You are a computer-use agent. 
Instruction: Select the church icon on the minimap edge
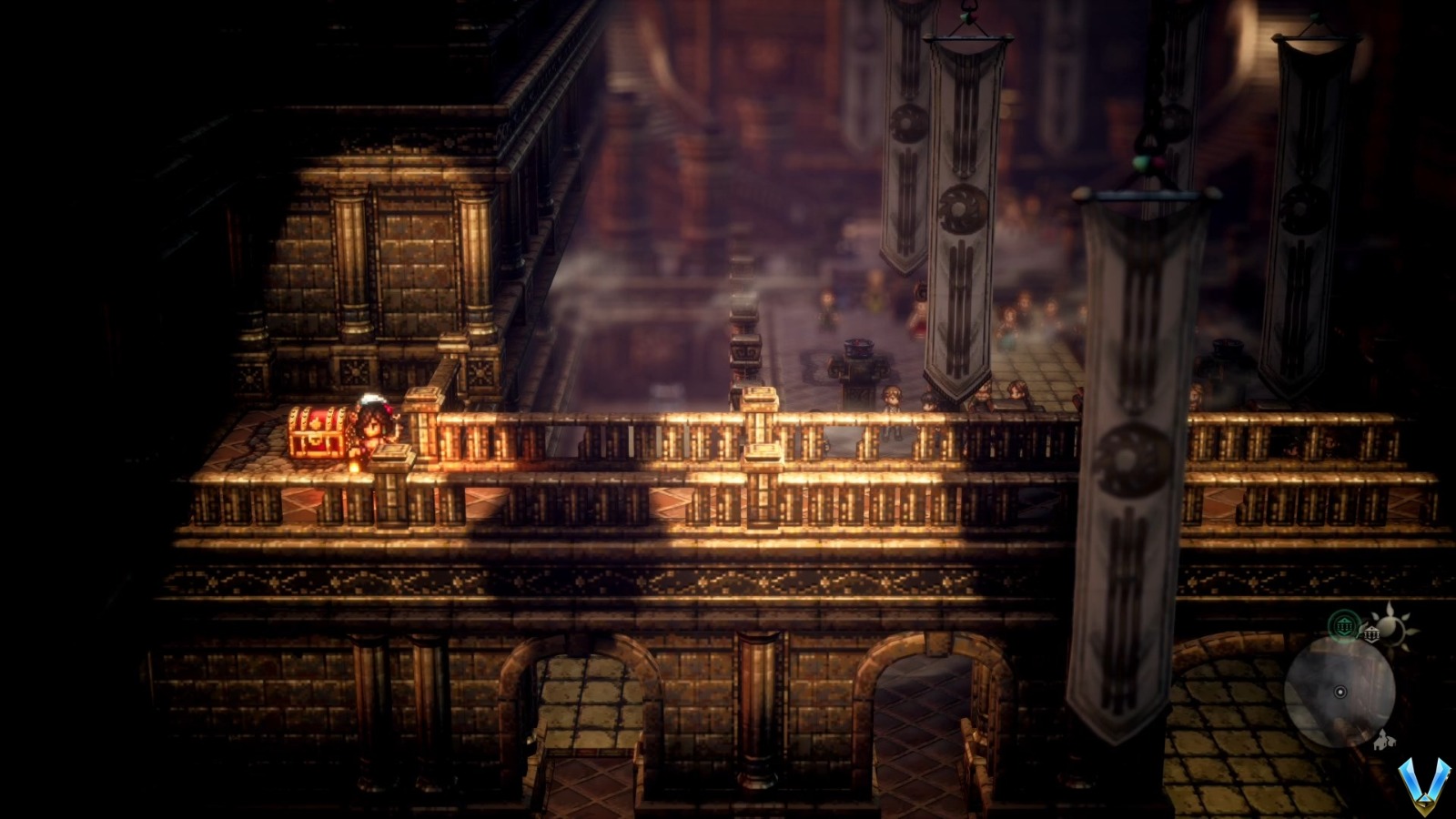coord(1384,742)
